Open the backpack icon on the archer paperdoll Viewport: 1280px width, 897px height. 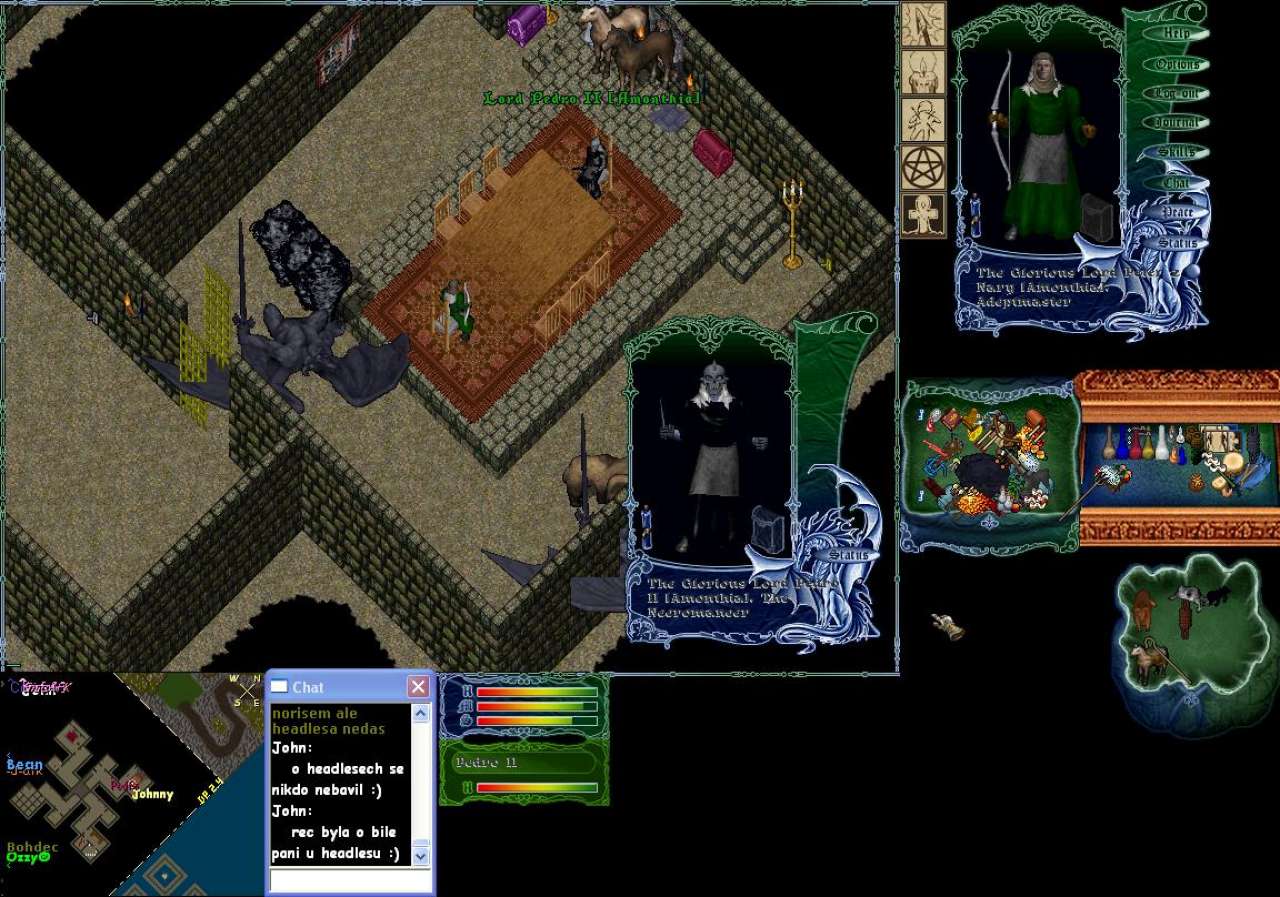tap(1097, 215)
